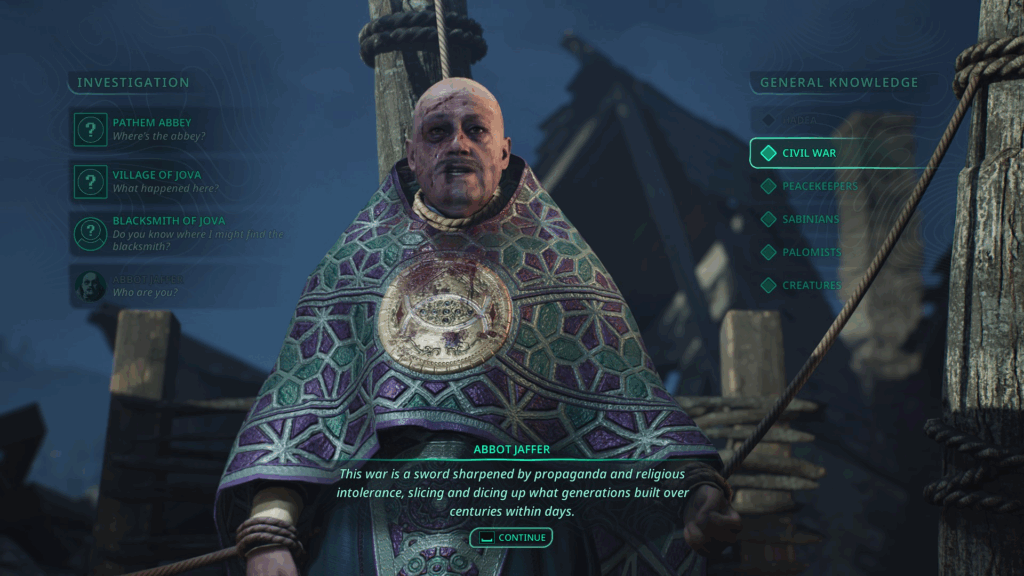Ask about Creatures
Screen dimensions: 1024x576
coord(810,285)
